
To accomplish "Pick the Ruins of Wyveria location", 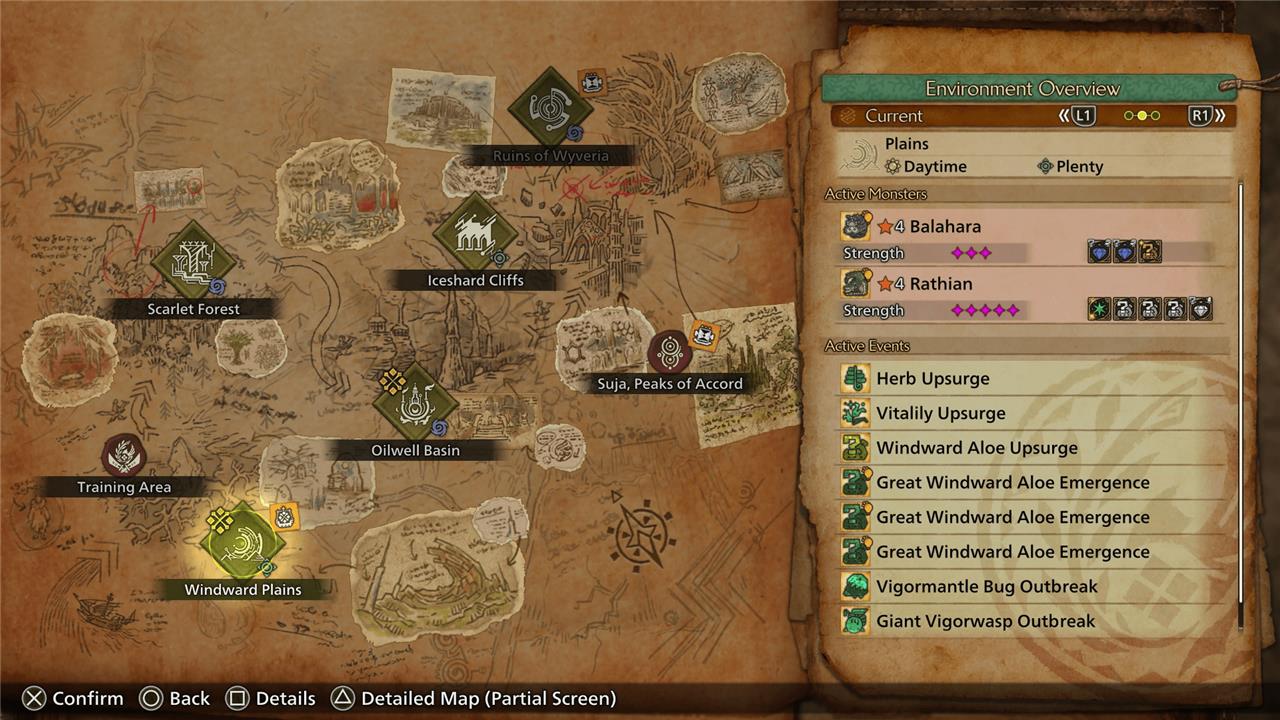I will [x=550, y=108].
